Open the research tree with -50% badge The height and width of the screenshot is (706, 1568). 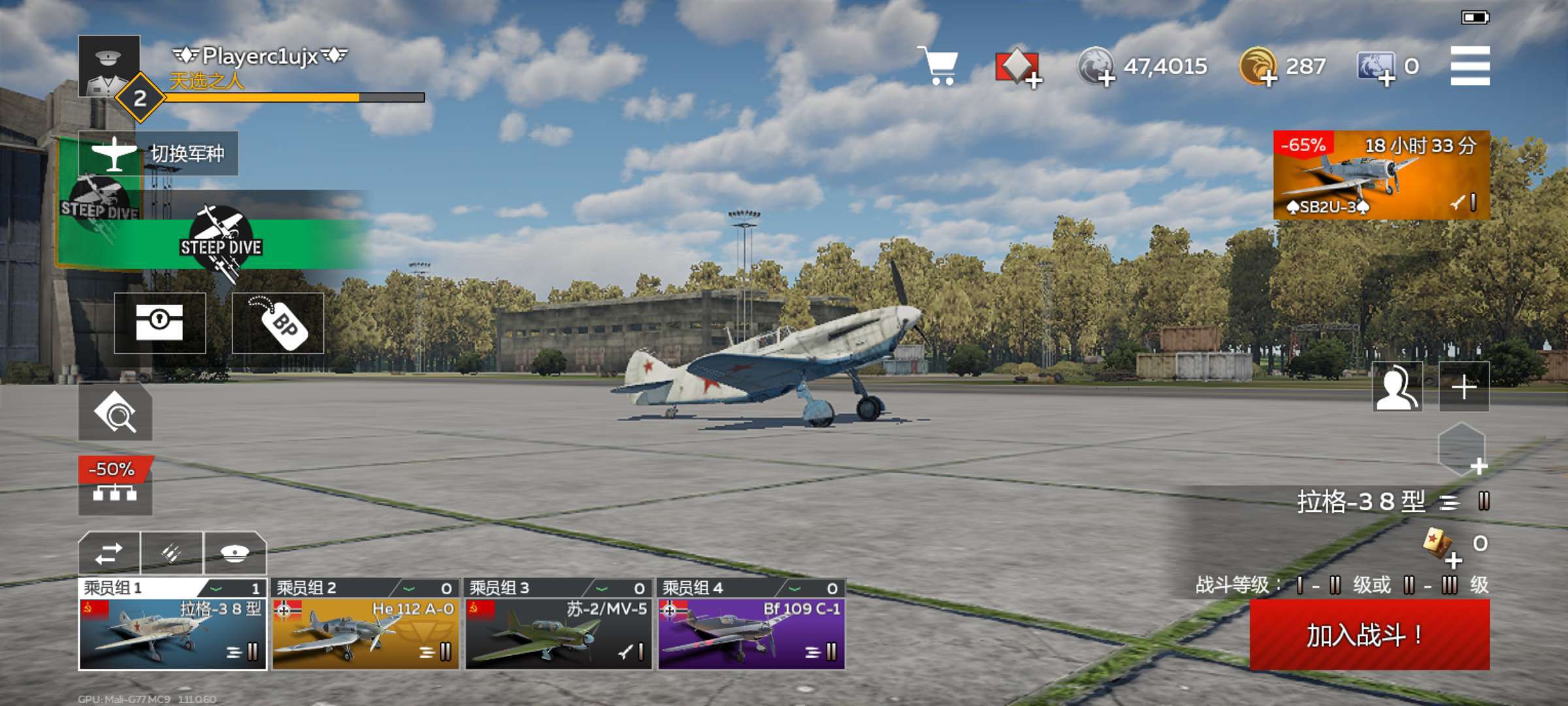[x=115, y=487]
